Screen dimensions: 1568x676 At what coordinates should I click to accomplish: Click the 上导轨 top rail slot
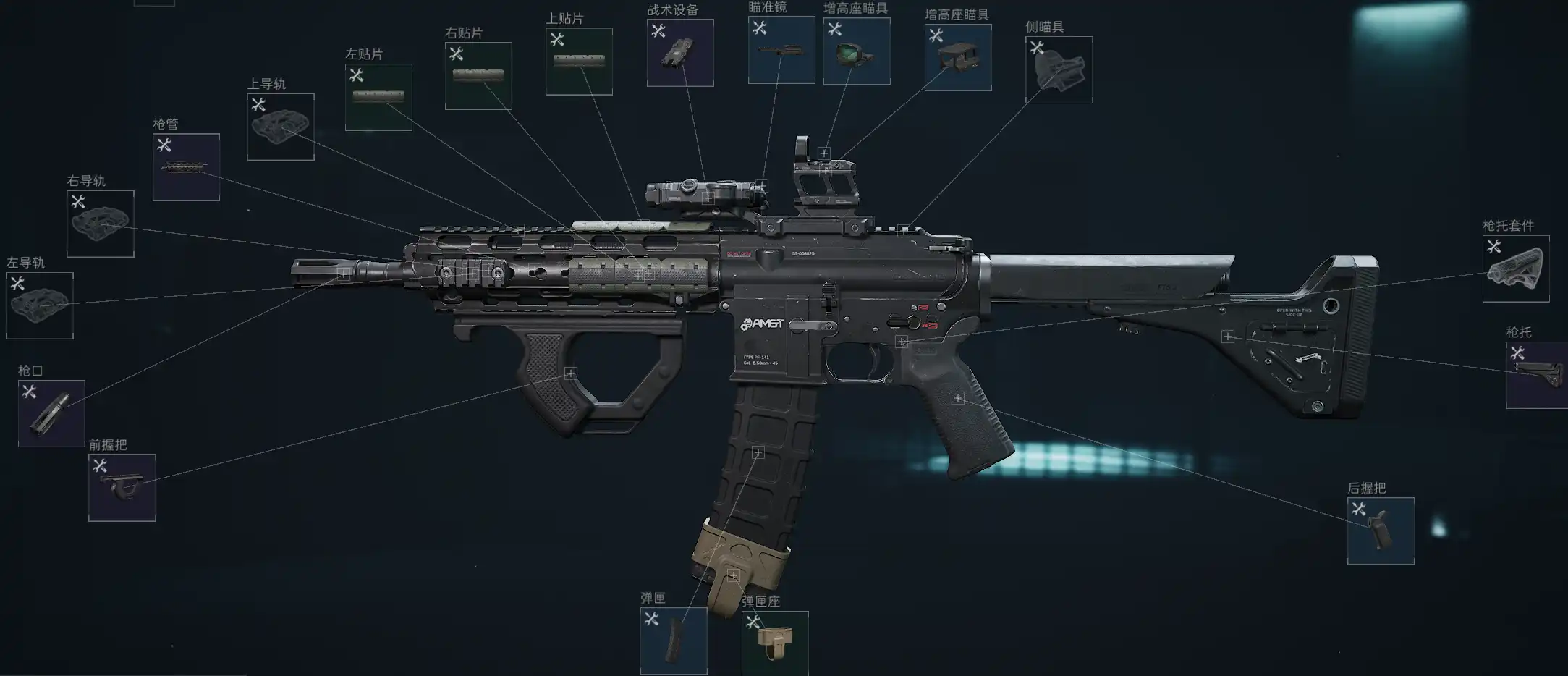tap(281, 127)
